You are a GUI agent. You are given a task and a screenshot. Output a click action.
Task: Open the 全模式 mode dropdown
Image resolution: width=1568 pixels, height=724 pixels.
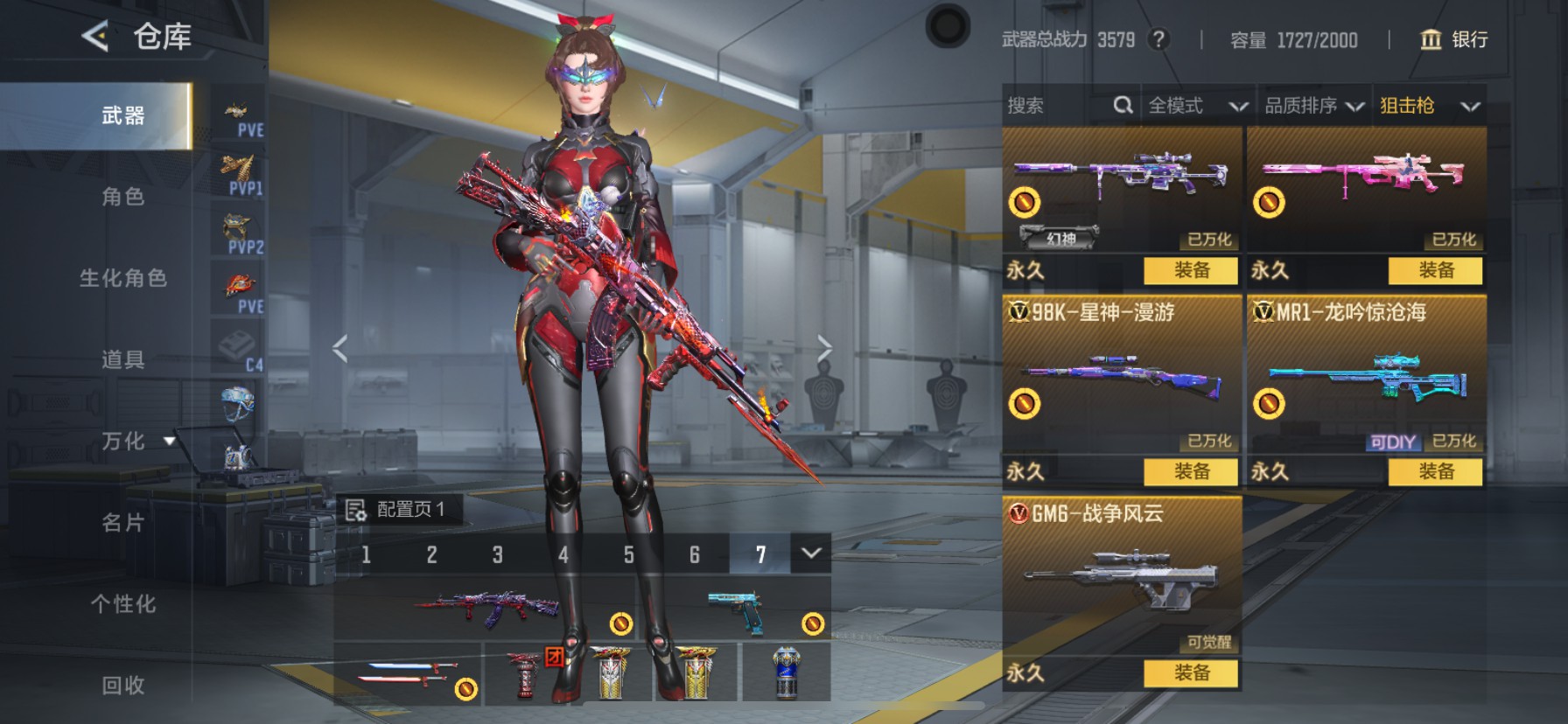pos(1197,106)
